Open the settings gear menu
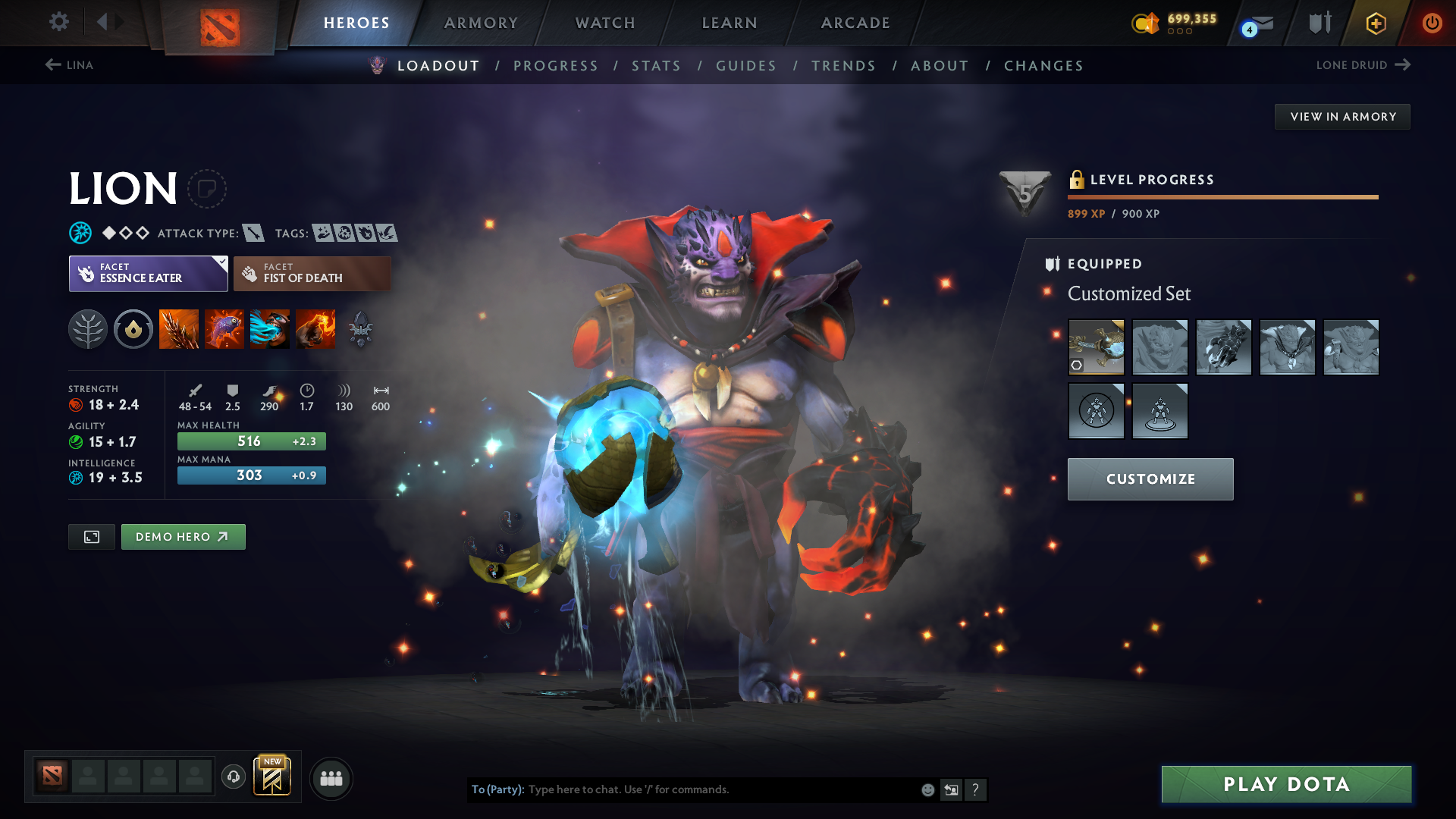Screen dimensions: 1456x819 coord(58,22)
